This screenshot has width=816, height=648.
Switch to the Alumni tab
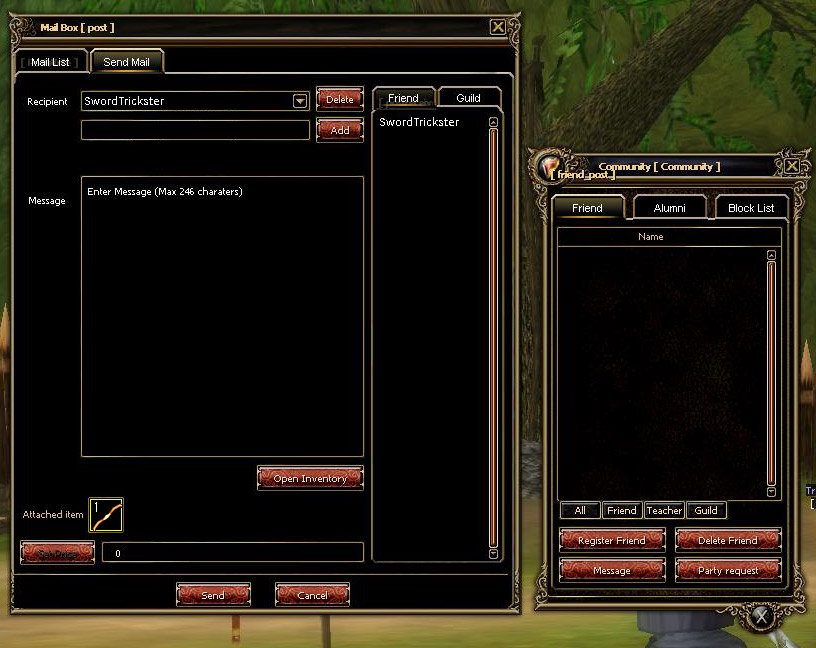click(669, 208)
